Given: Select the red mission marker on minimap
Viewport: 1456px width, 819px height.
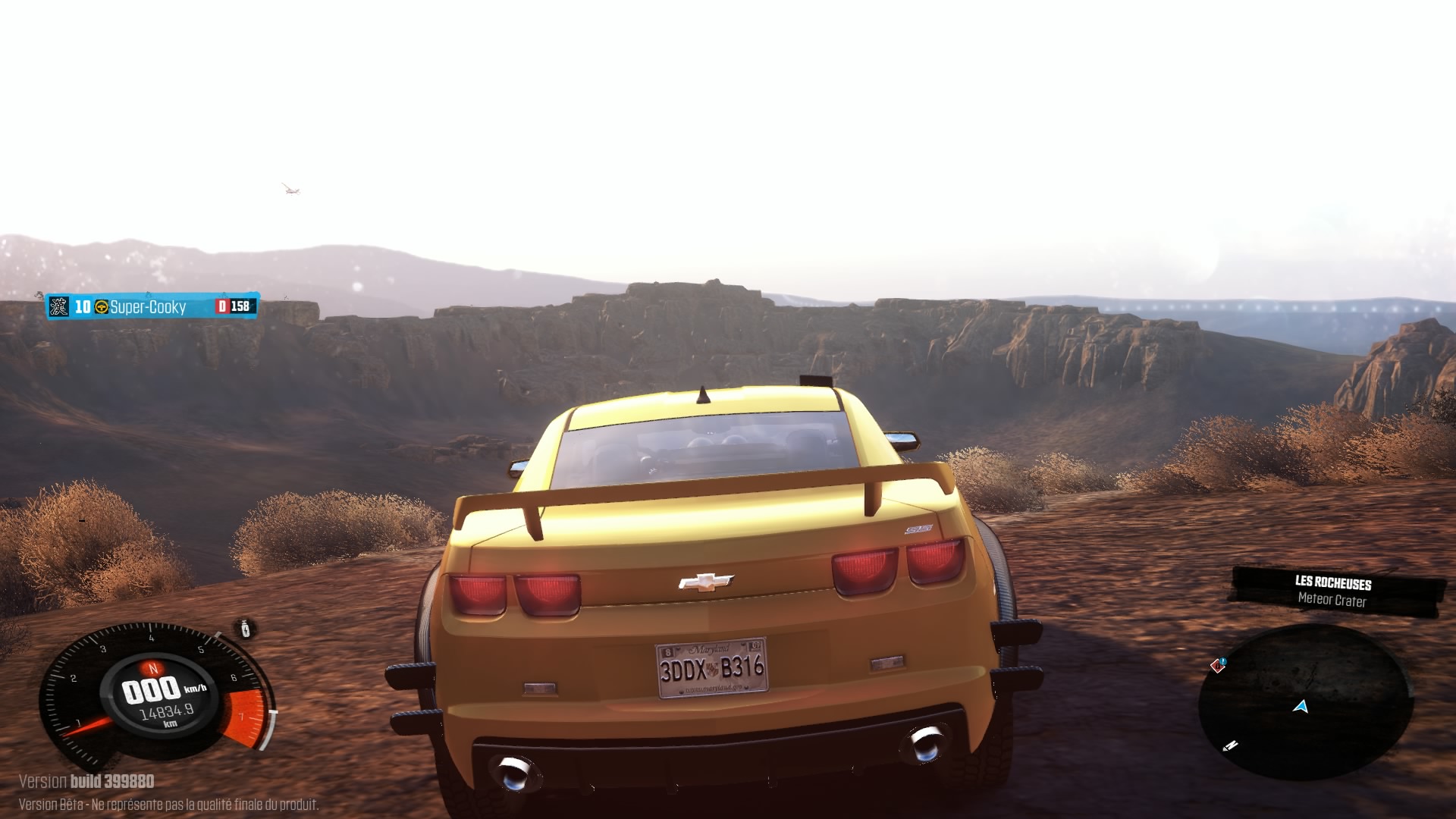Looking at the screenshot, I should point(1218,665).
